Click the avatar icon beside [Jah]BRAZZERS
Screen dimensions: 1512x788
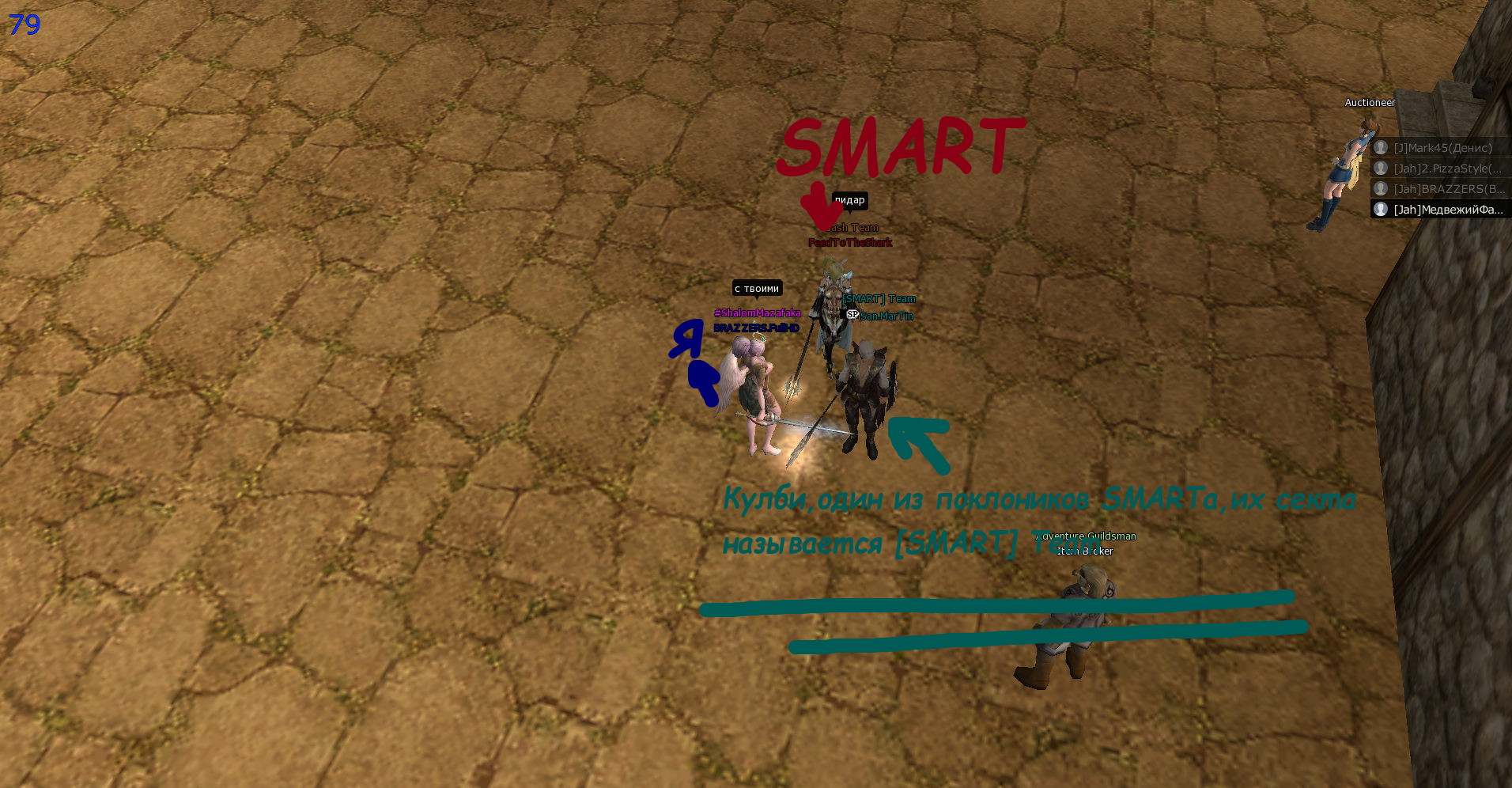pyautogui.click(x=1381, y=188)
